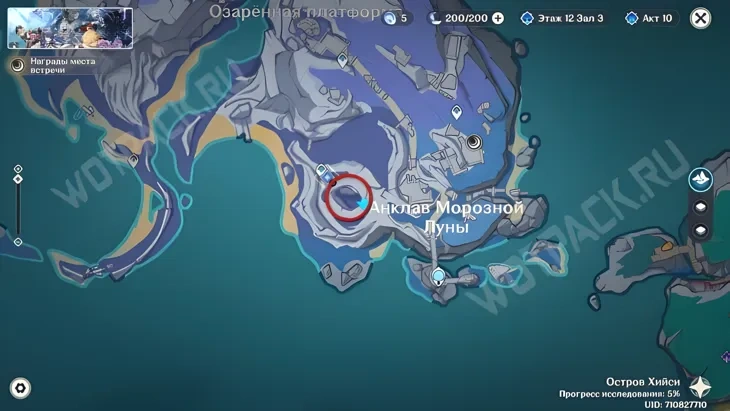Select the highlighted ship layer button

click(x=700, y=179)
